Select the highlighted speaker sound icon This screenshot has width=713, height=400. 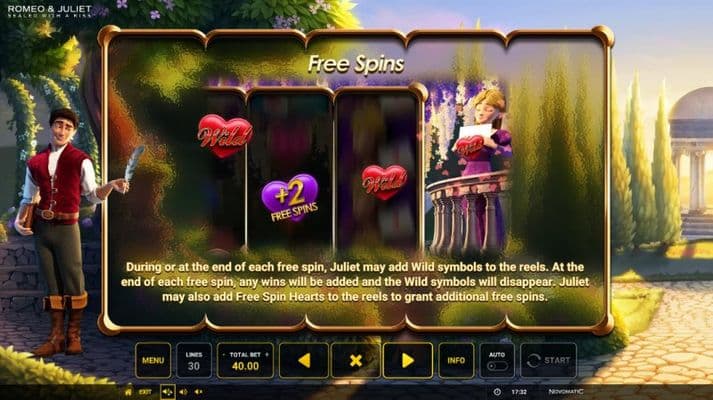[x=168, y=392]
